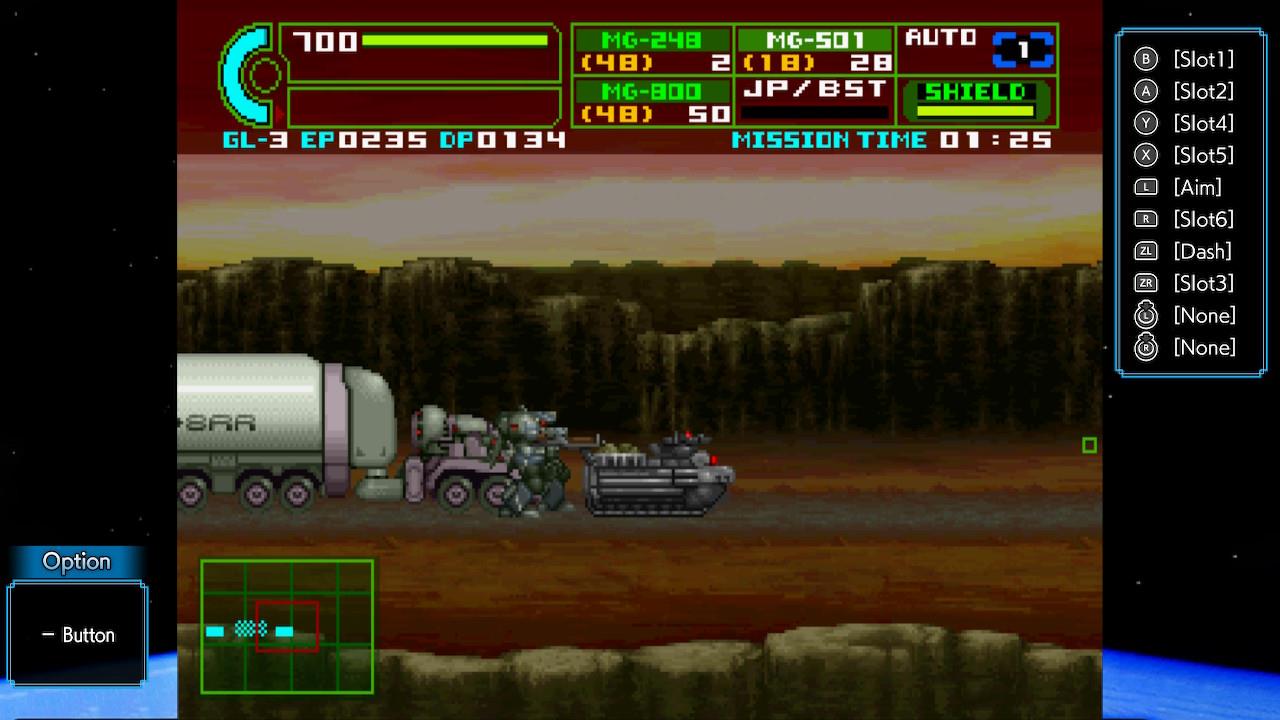Select the Dash control mapping
The height and width of the screenshot is (720, 1280).
1188,251
